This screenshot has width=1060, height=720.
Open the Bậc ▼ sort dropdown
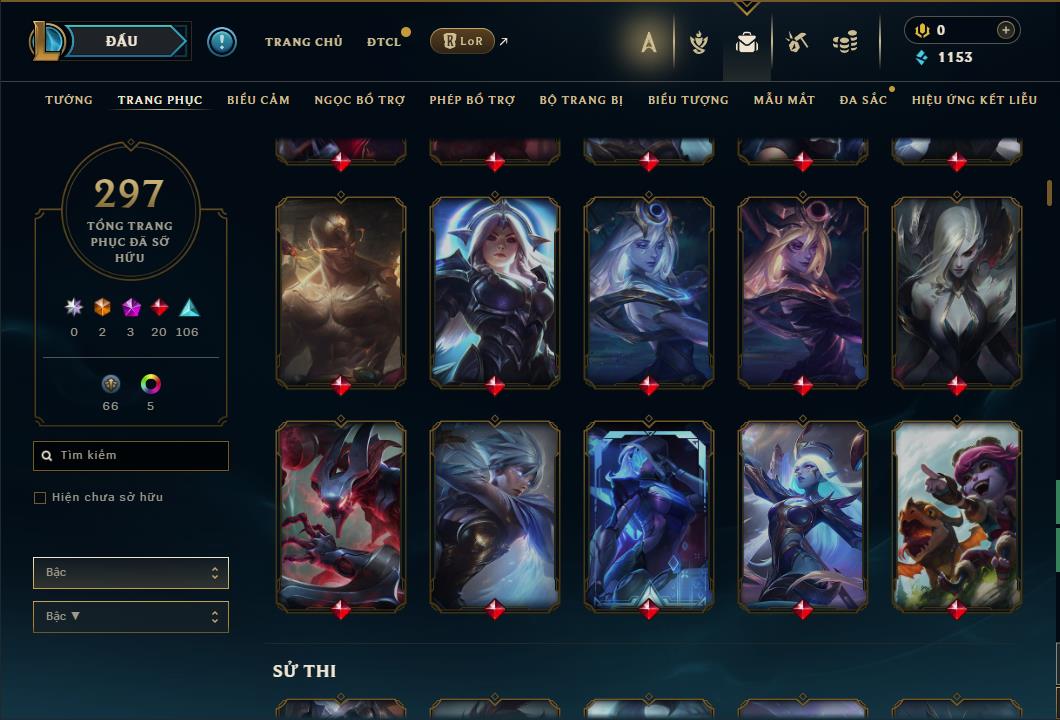click(x=131, y=617)
